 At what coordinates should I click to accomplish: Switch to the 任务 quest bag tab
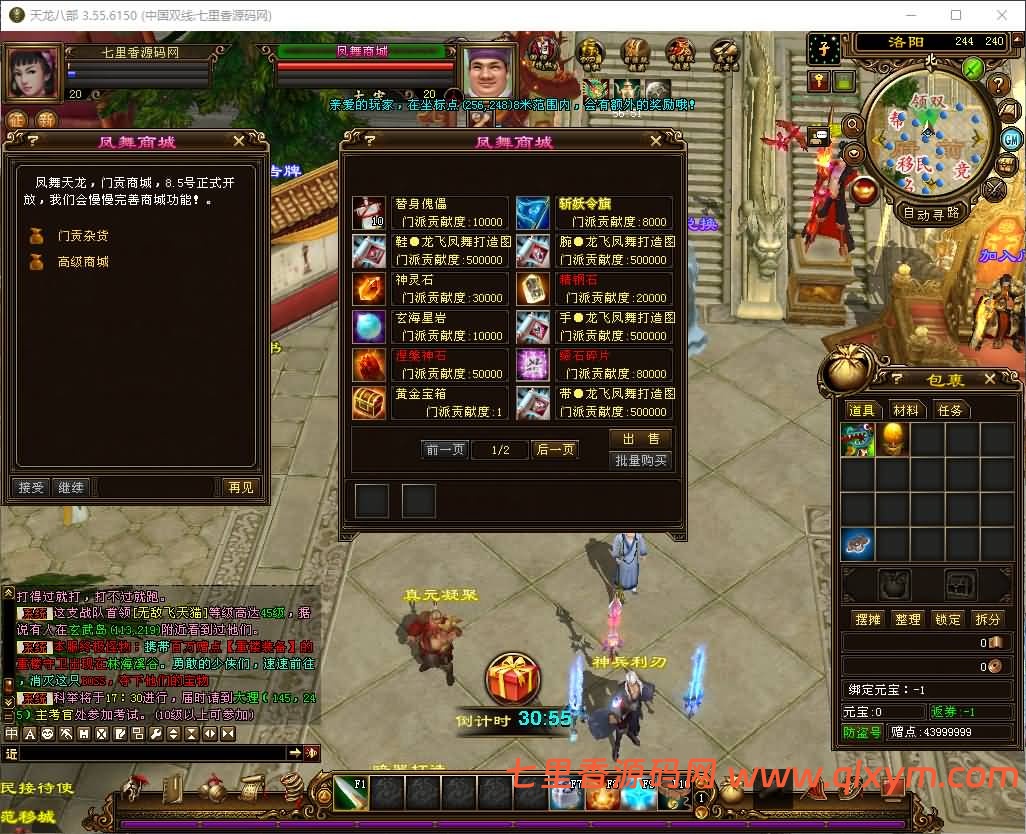coord(949,410)
